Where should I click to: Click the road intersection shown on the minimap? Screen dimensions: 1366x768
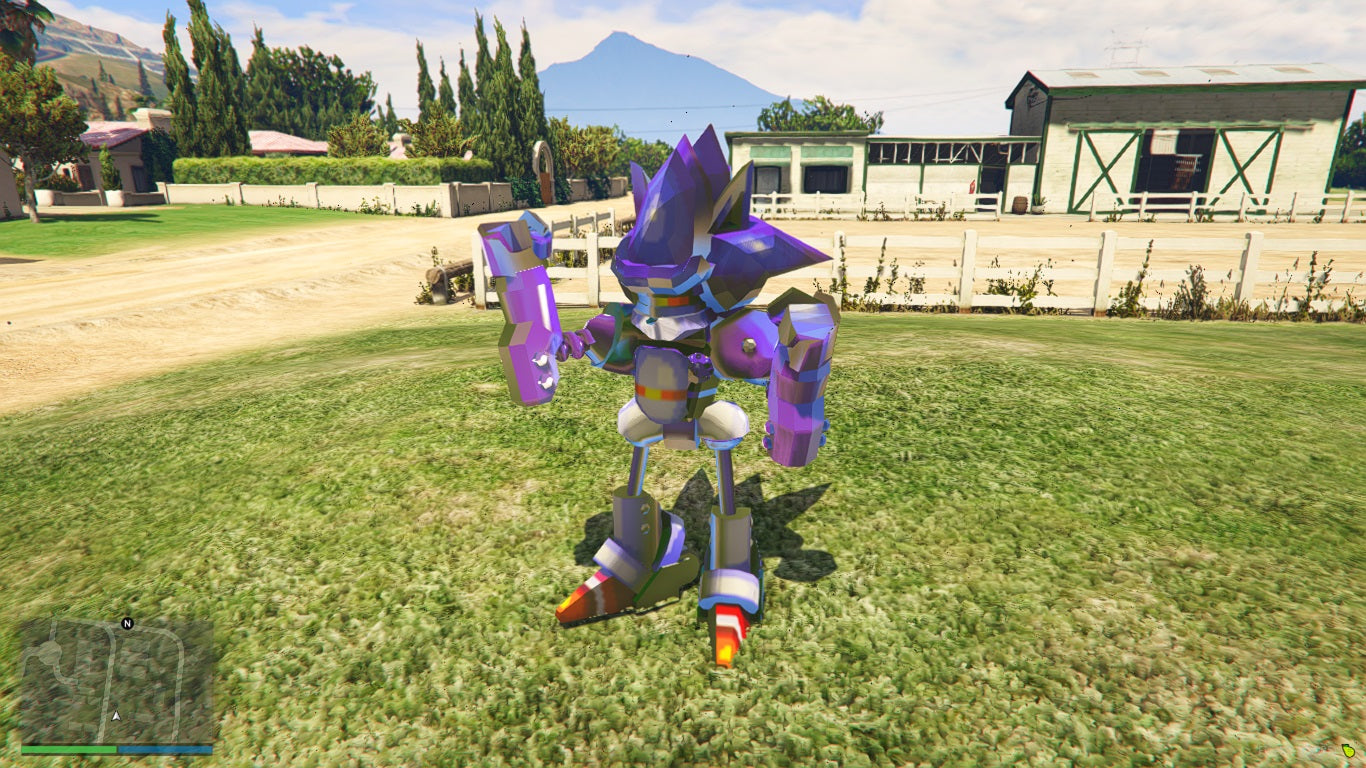(110, 628)
